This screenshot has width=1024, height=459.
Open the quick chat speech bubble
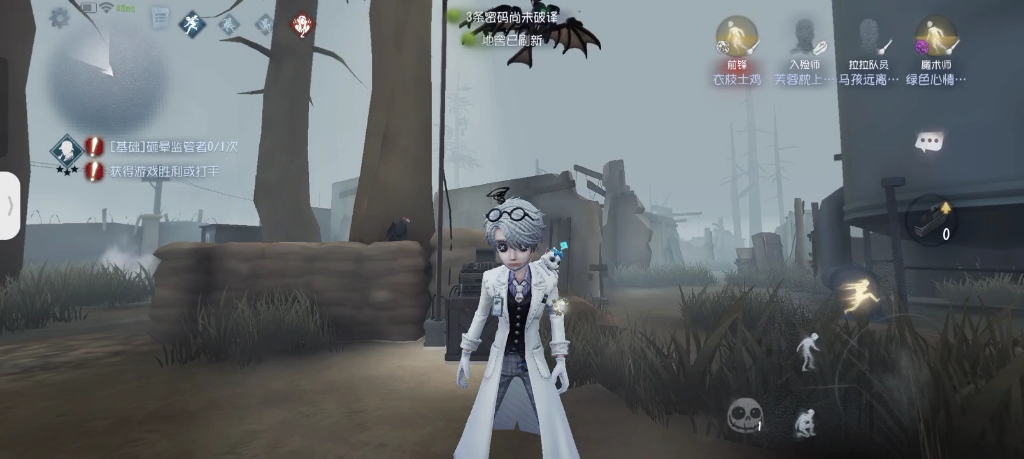pos(929,141)
